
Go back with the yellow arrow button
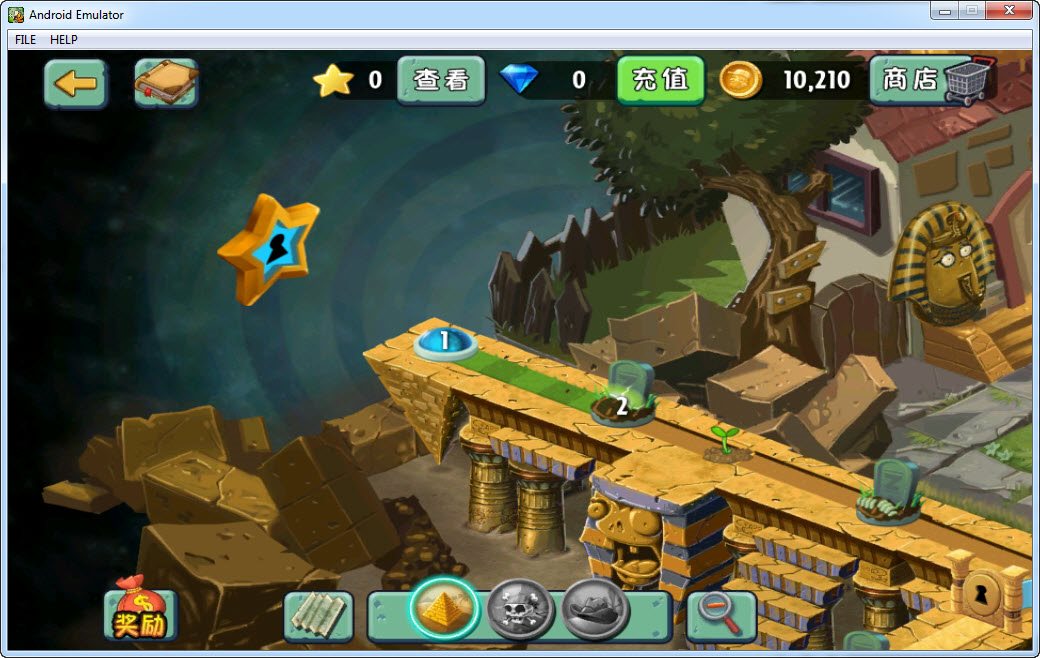pos(75,83)
